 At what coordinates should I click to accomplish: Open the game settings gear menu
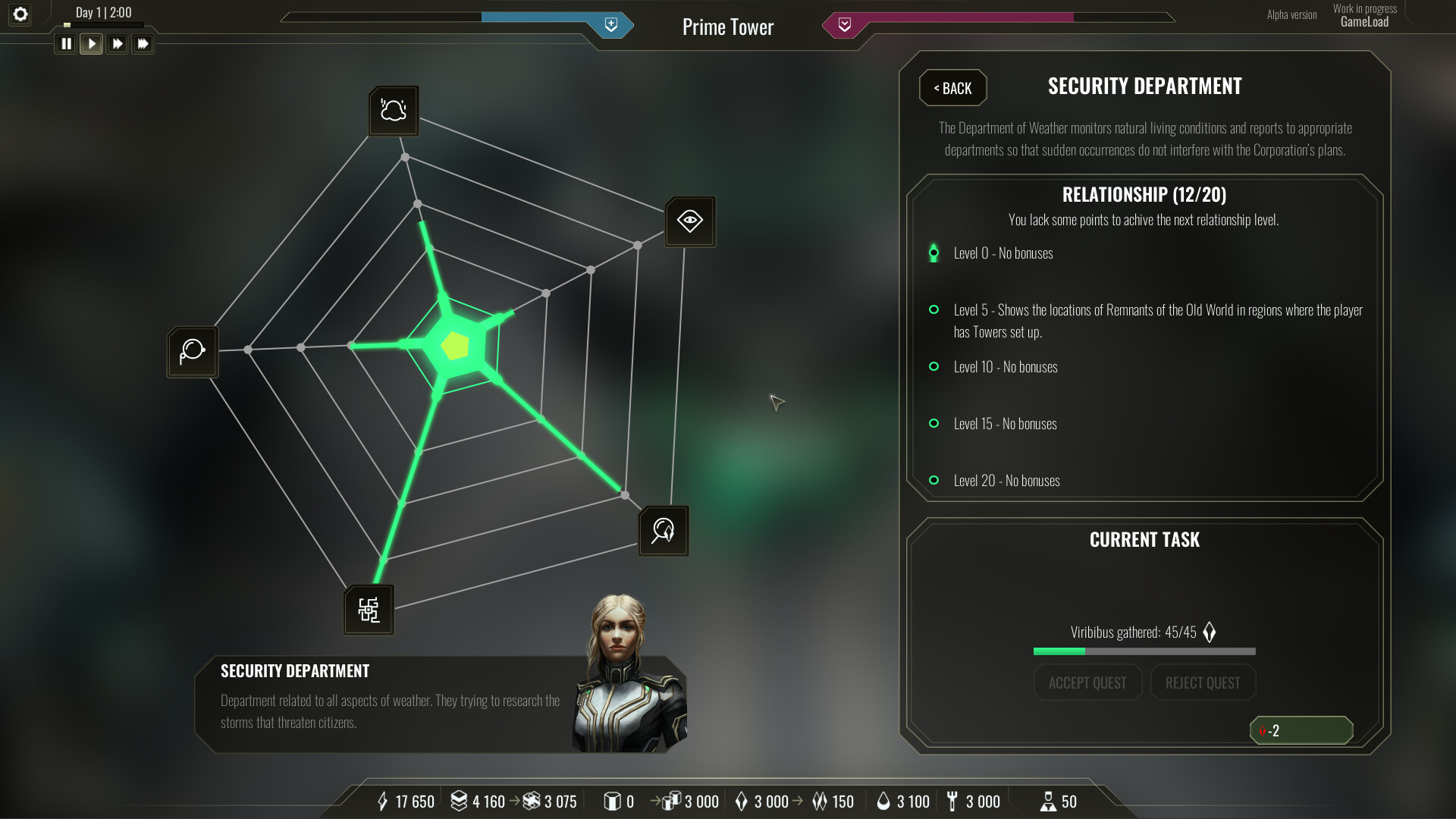pyautogui.click(x=20, y=14)
